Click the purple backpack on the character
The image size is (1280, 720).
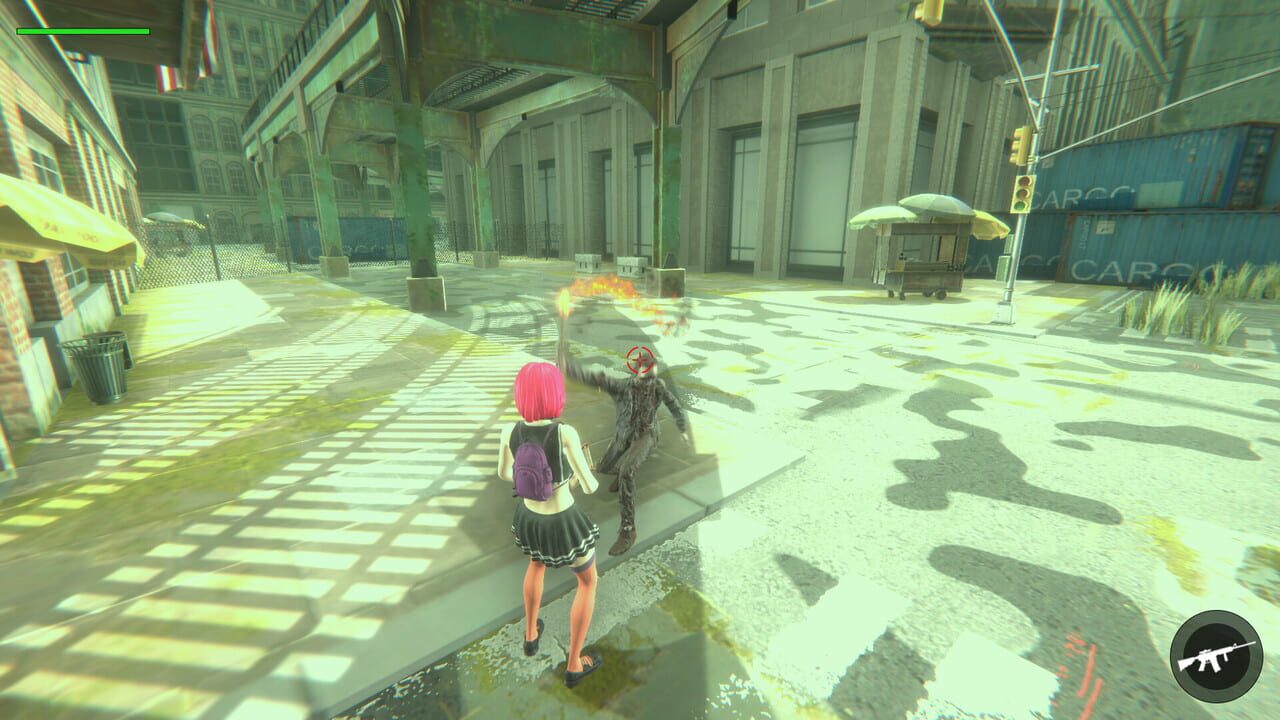(532, 468)
